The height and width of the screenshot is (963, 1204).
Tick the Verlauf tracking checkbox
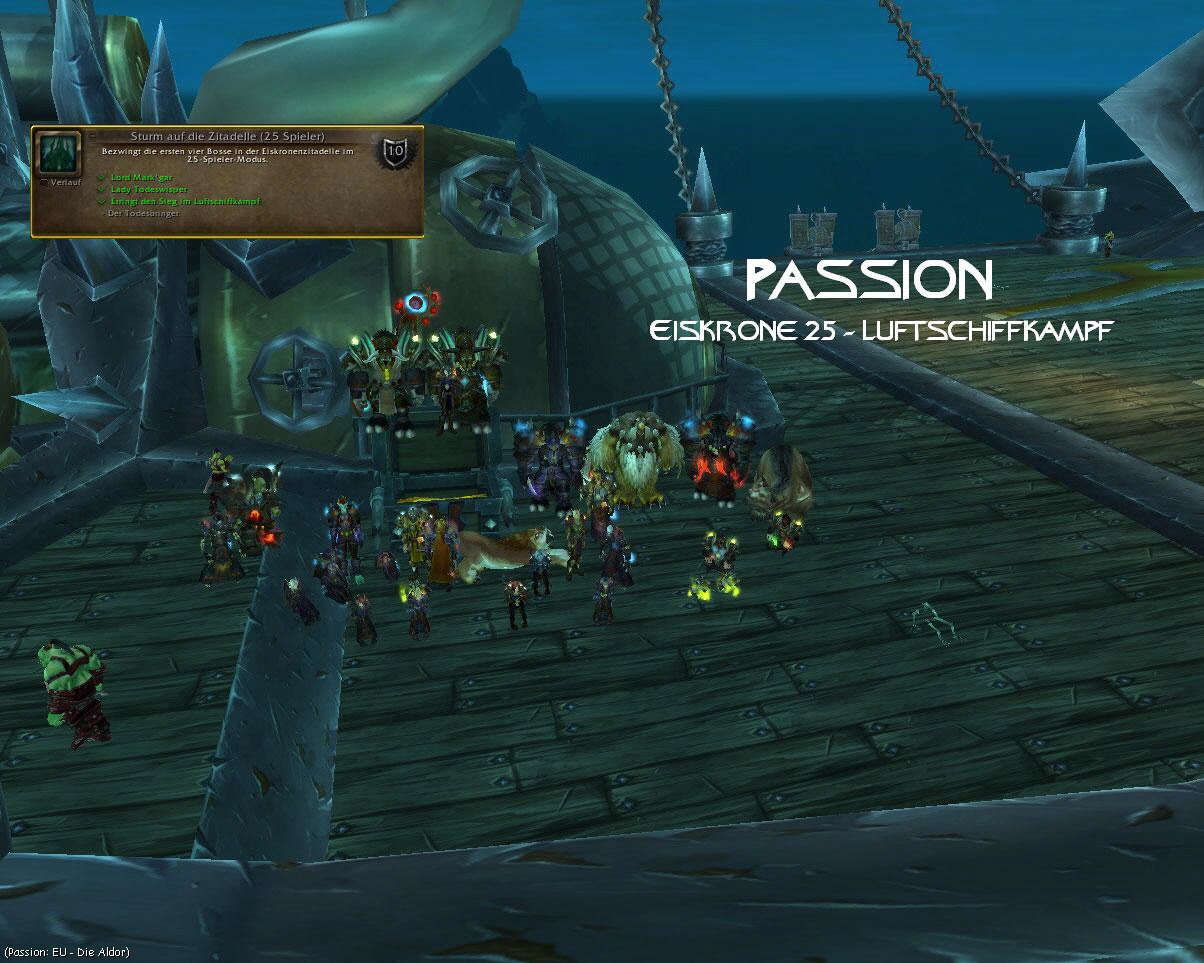[42, 183]
